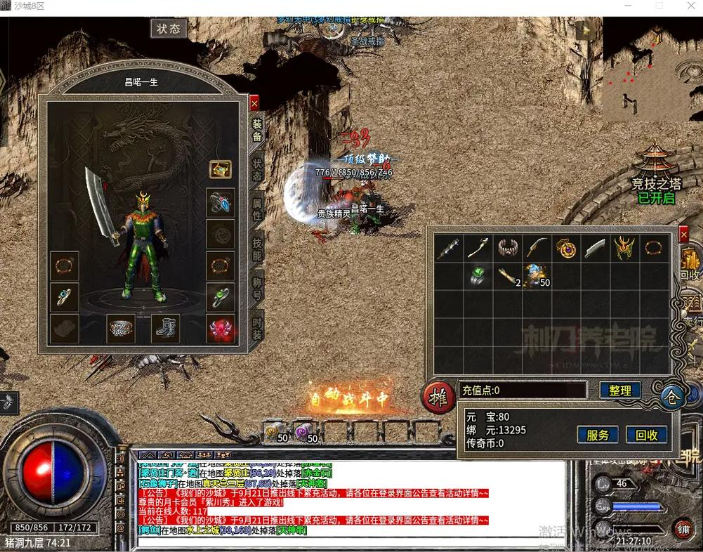Pick the purple gem amulet in bag

[x=566, y=247]
